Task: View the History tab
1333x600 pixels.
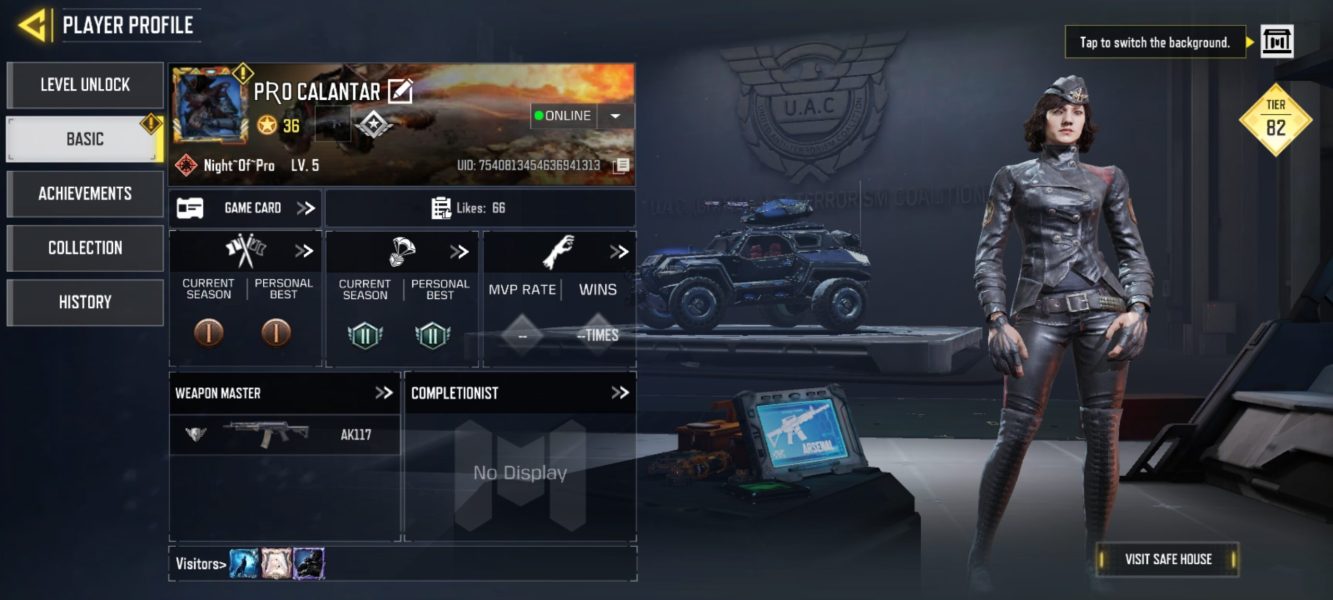Action: tap(85, 302)
